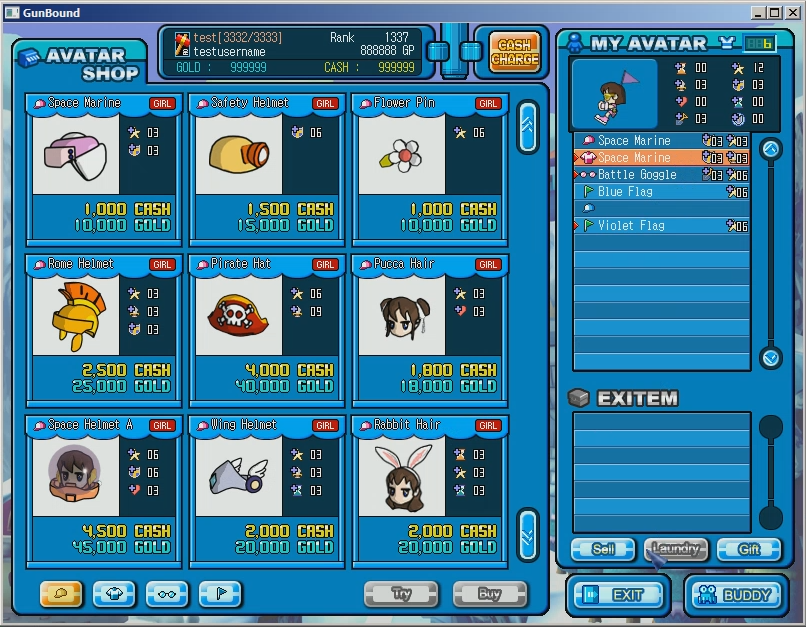Switch to the flag category tab
This screenshot has width=806, height=627.
(220, 594)
